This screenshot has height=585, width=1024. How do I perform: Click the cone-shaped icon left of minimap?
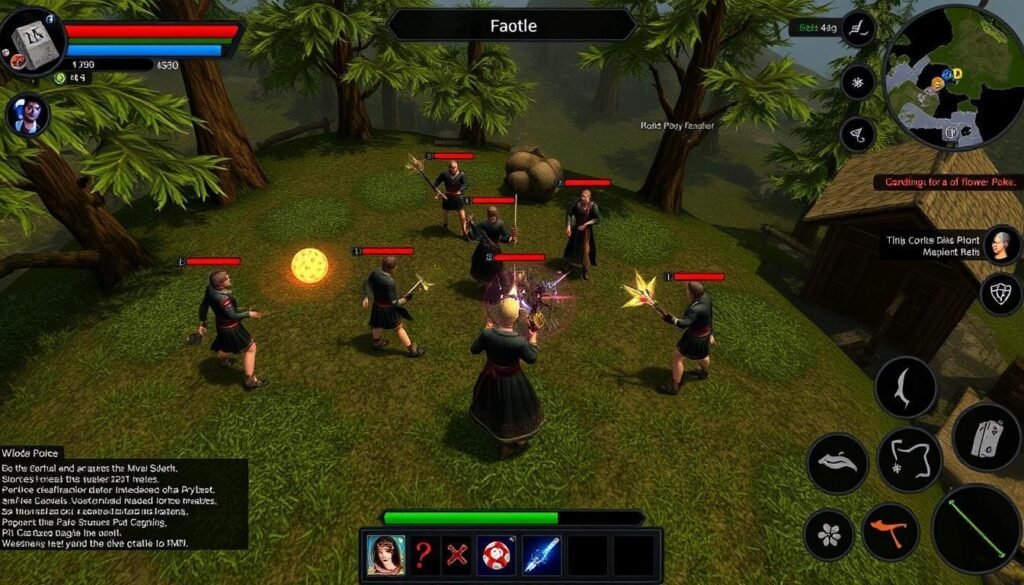[x=858, y=134]
